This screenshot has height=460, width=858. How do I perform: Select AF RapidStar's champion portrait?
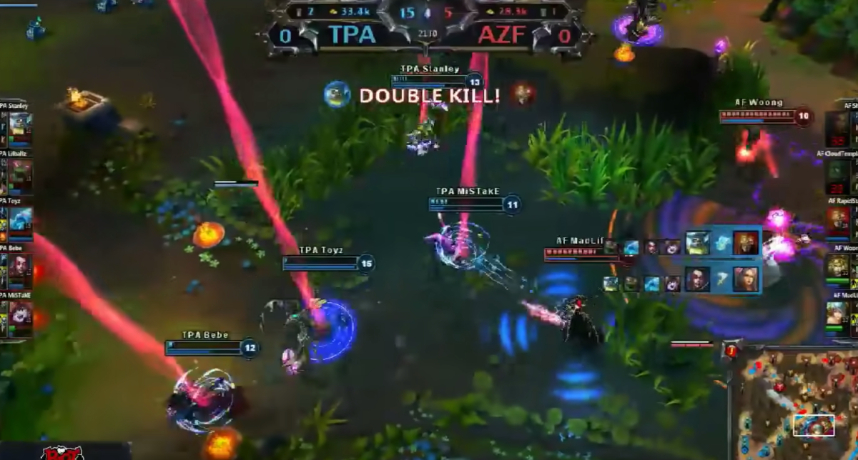(838, 220)
